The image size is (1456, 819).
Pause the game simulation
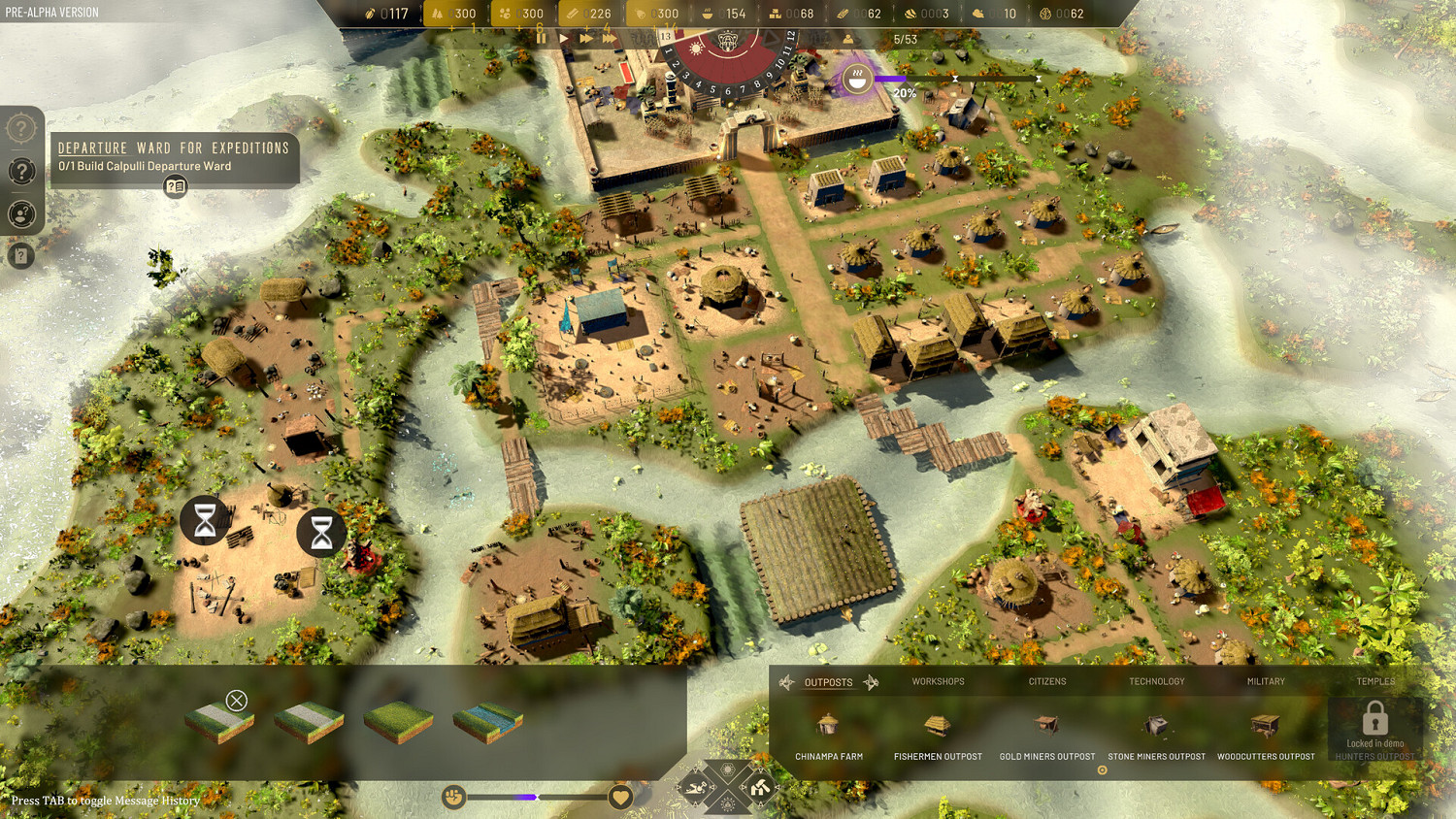tap(541, 38)
